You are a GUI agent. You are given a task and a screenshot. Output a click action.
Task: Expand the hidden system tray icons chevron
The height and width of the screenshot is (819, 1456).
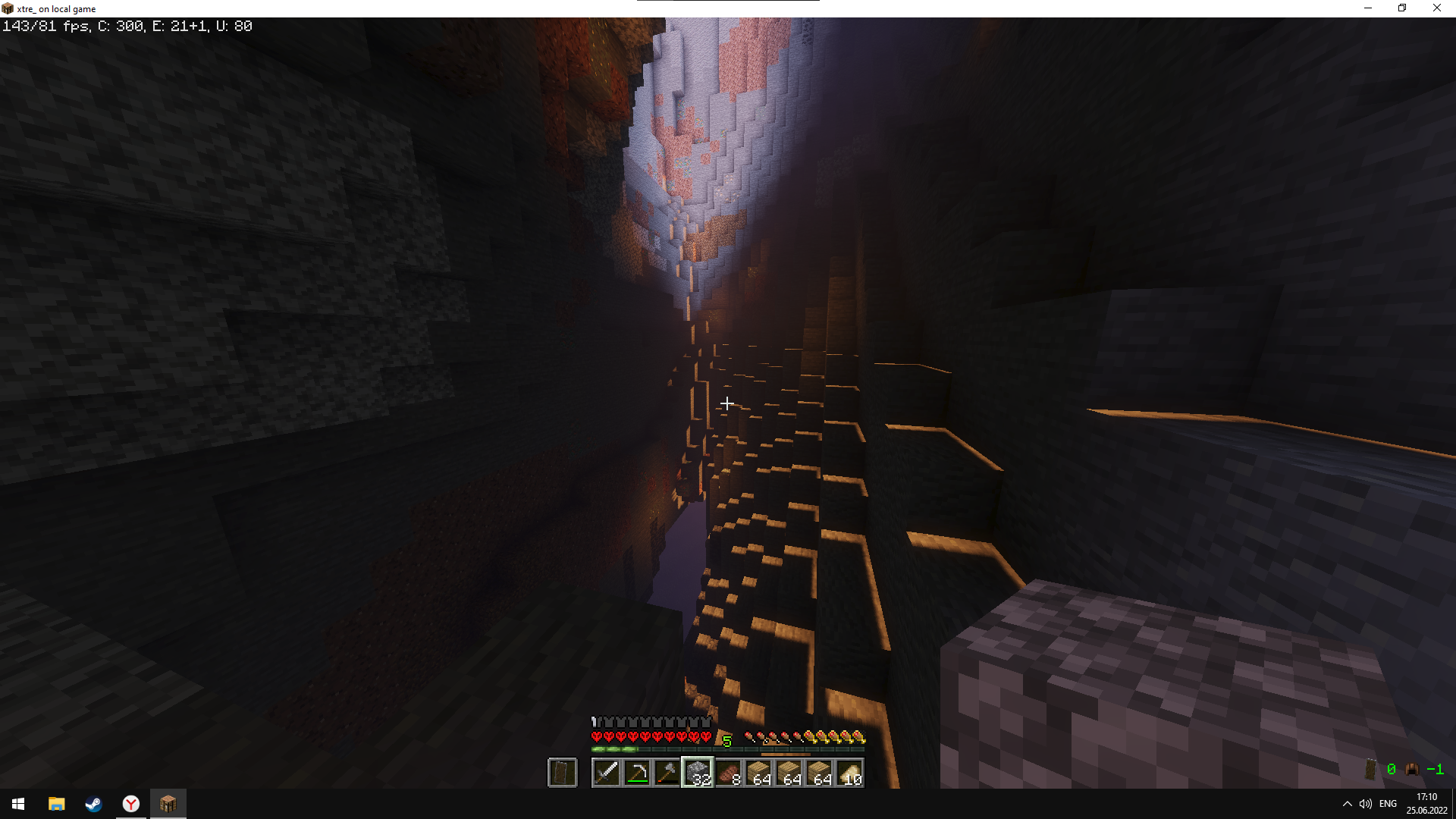click(x=1348, y=804)
